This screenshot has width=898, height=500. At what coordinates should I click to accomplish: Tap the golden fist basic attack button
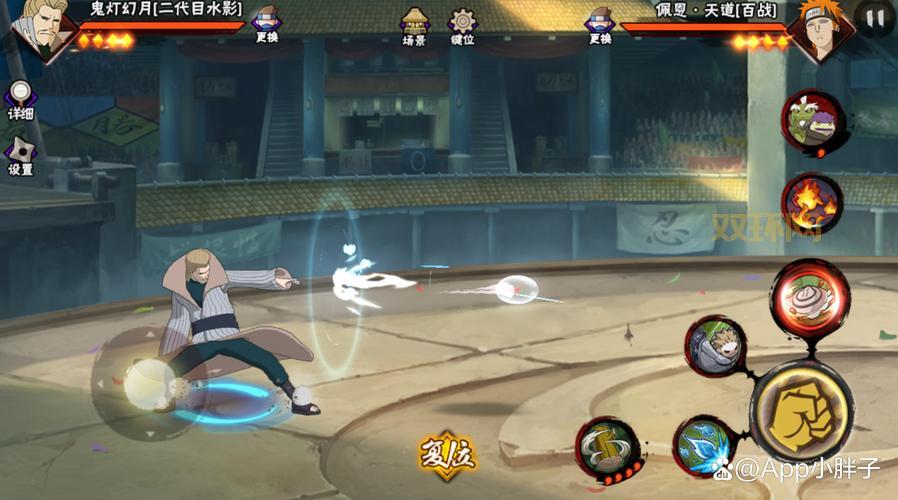coord(801,412)
